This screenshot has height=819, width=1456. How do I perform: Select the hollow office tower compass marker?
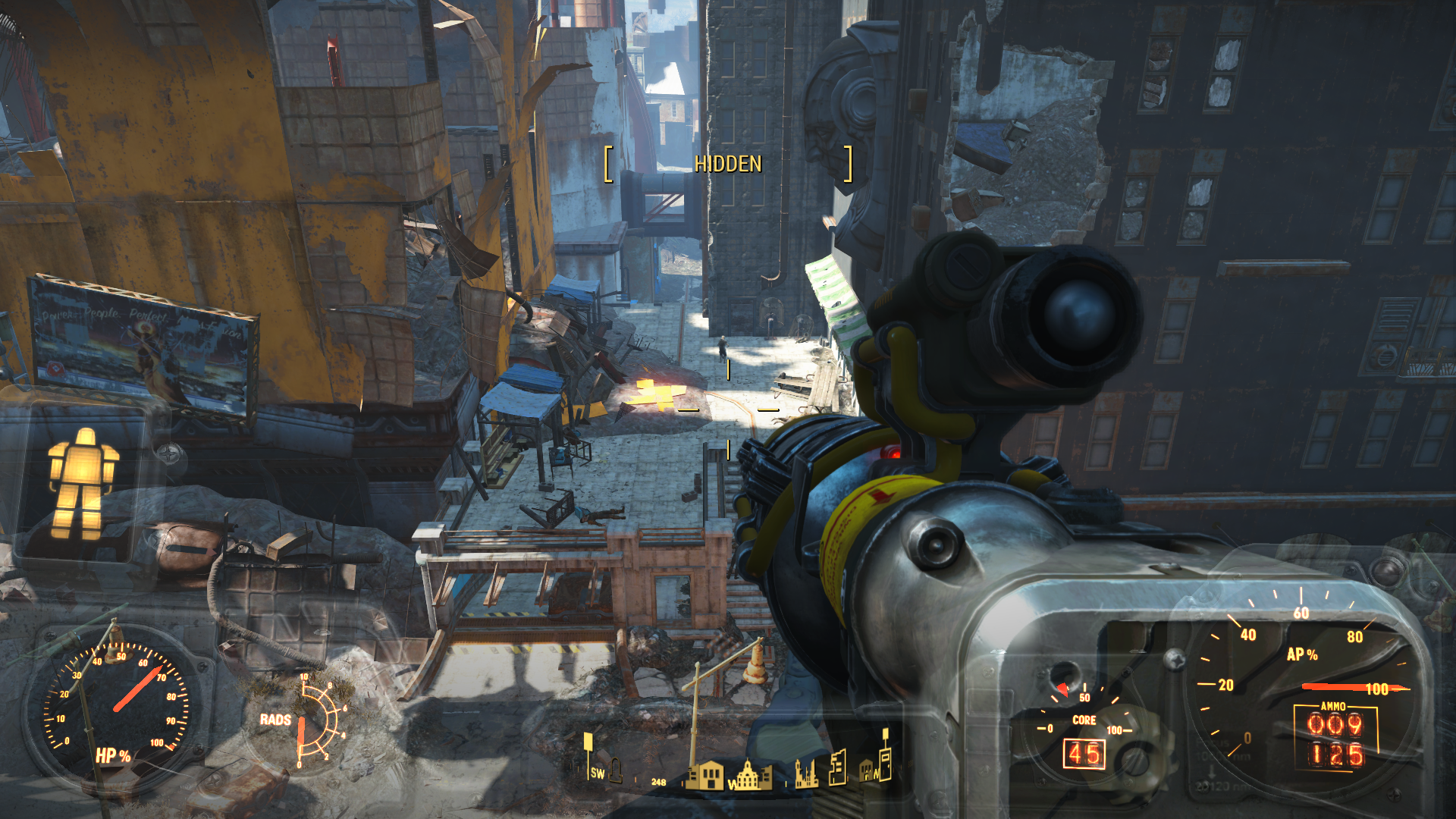837,767
